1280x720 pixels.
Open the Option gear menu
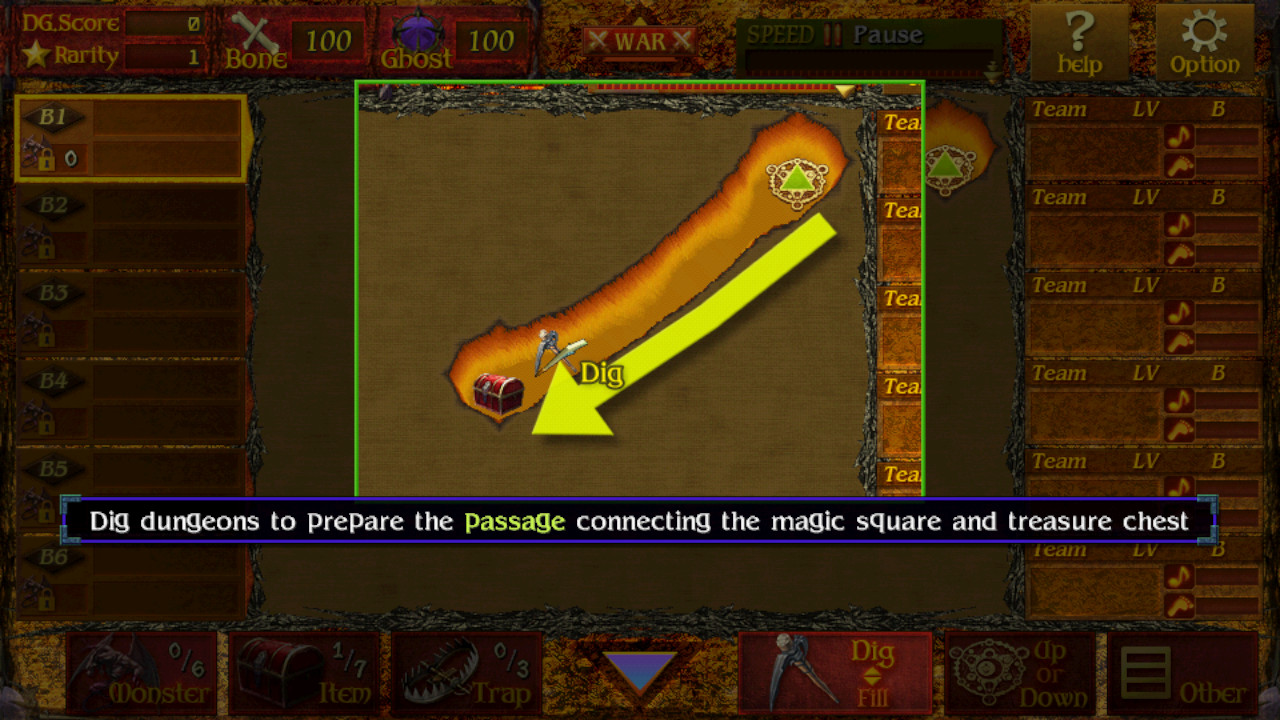pos(1205,35)
